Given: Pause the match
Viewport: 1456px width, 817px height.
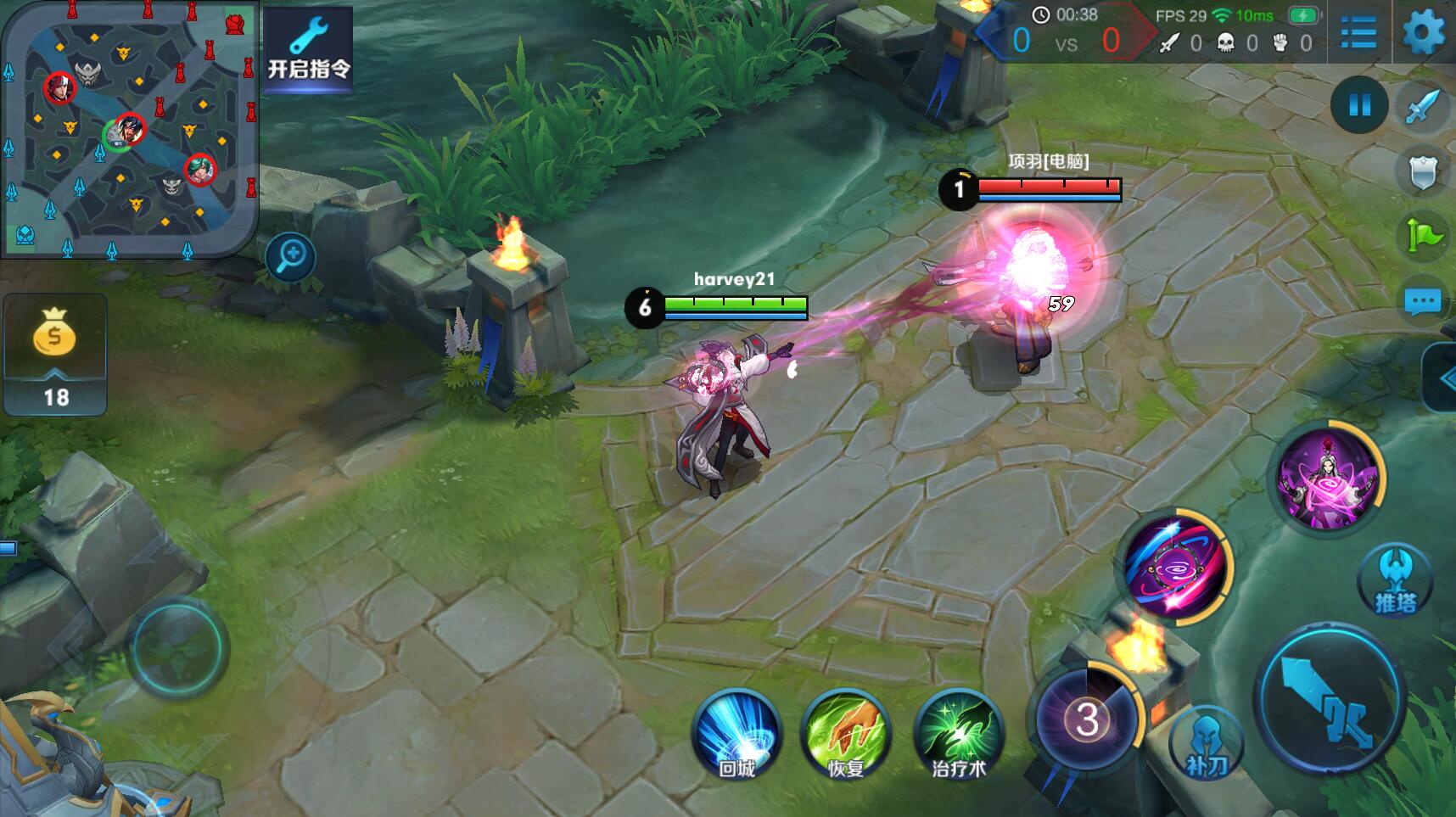Looking at the screenshot, I should pos(1359,105).
